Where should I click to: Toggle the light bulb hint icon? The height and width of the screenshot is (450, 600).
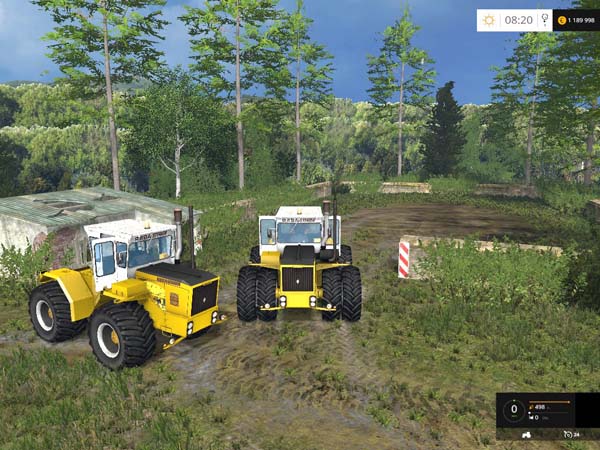click(x=544, y=19)
